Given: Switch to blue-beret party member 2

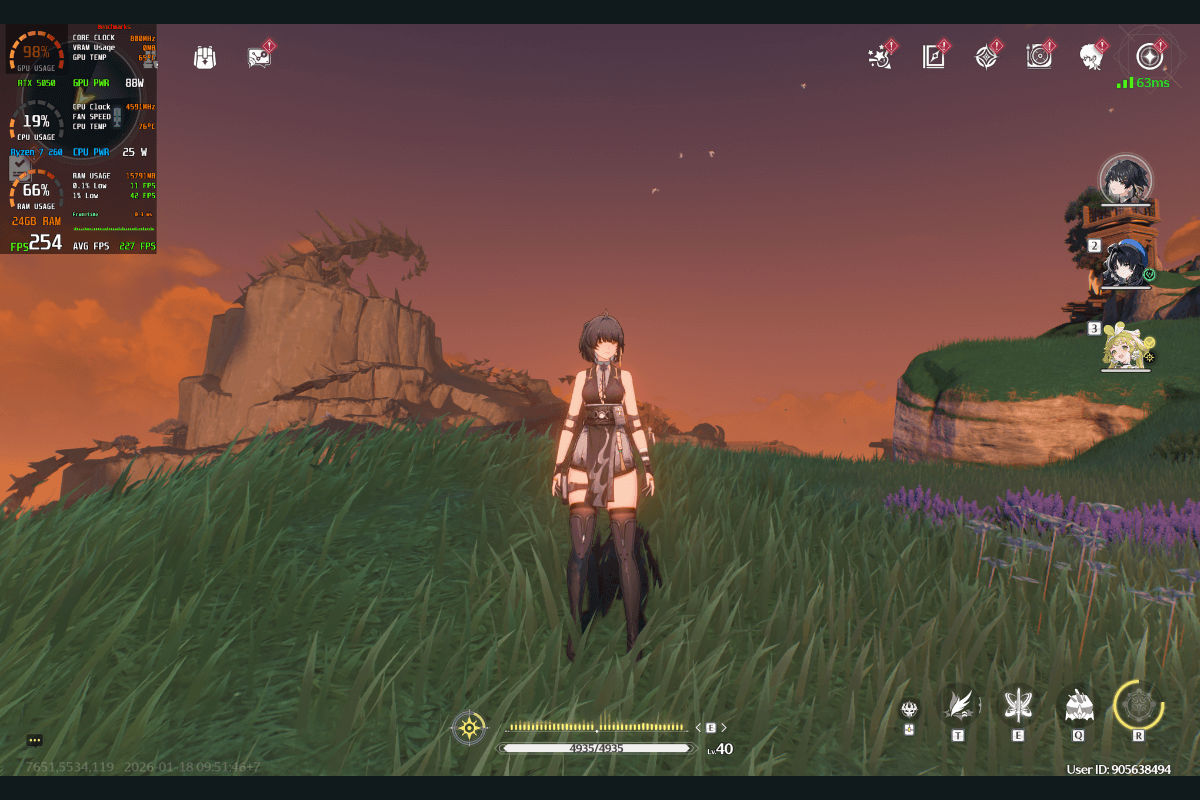Looking at the screenshot, I should [x=1125, y=263].
